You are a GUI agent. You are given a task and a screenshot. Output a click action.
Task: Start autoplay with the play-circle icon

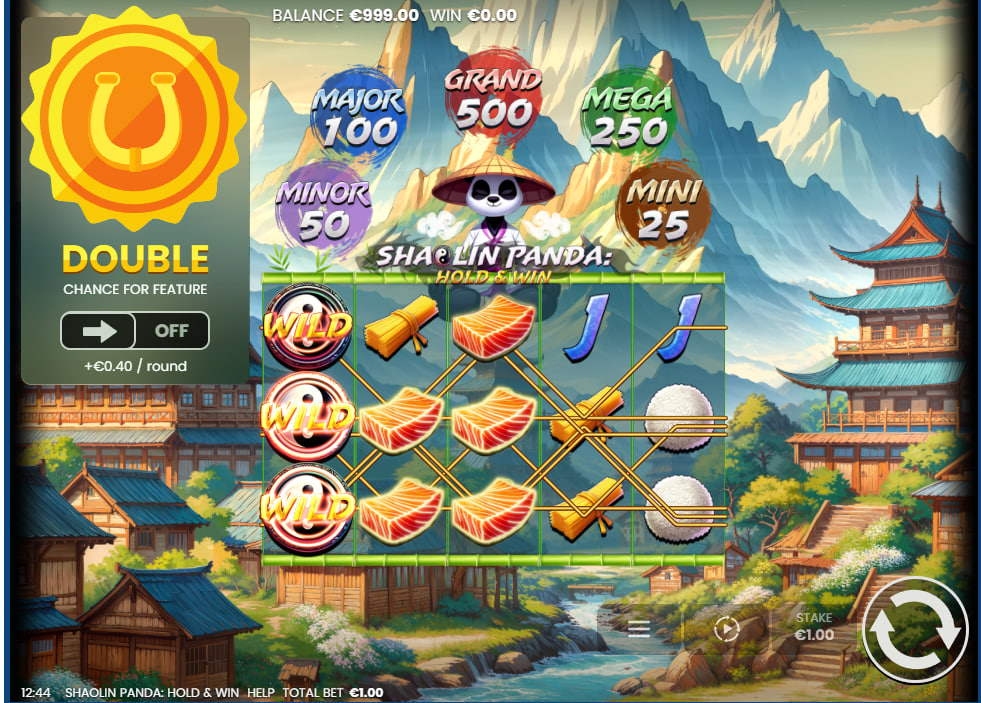point(727,629)
